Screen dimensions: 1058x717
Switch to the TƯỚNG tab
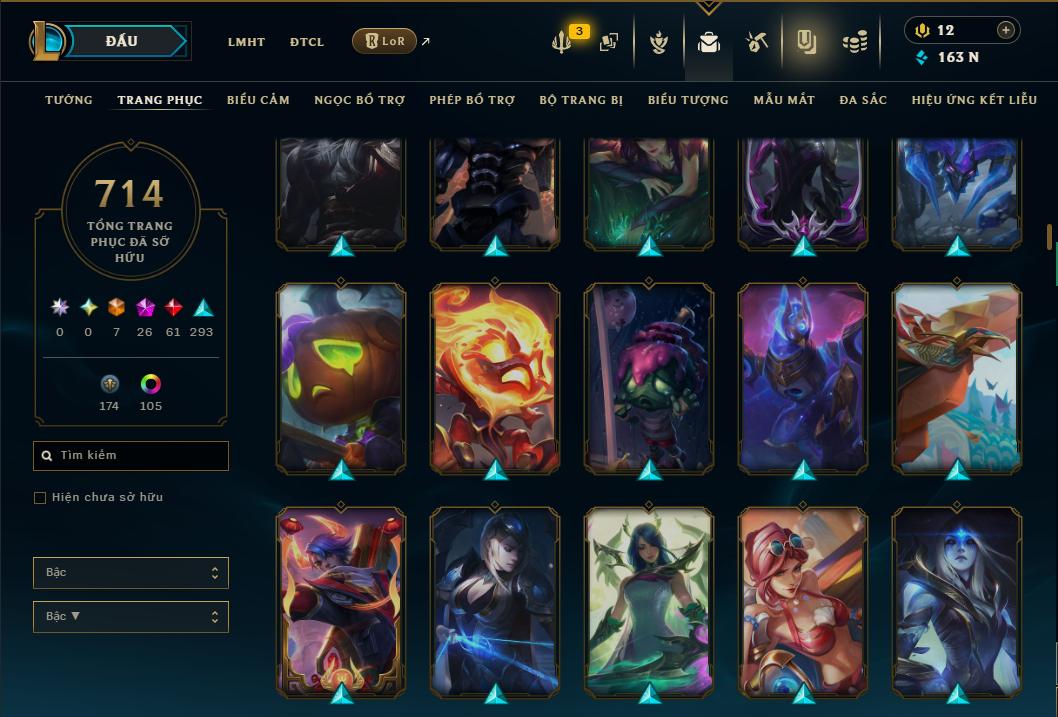(69, 100)
